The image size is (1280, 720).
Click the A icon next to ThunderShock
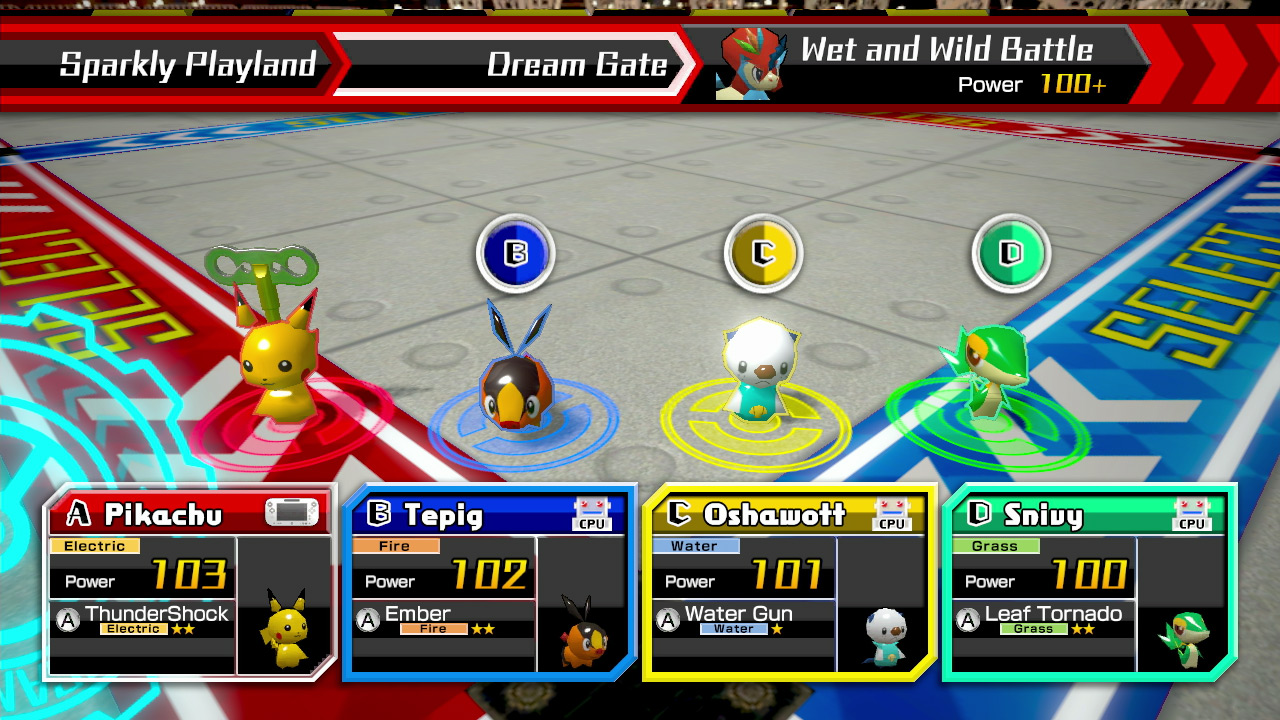(x=65, y=616)
